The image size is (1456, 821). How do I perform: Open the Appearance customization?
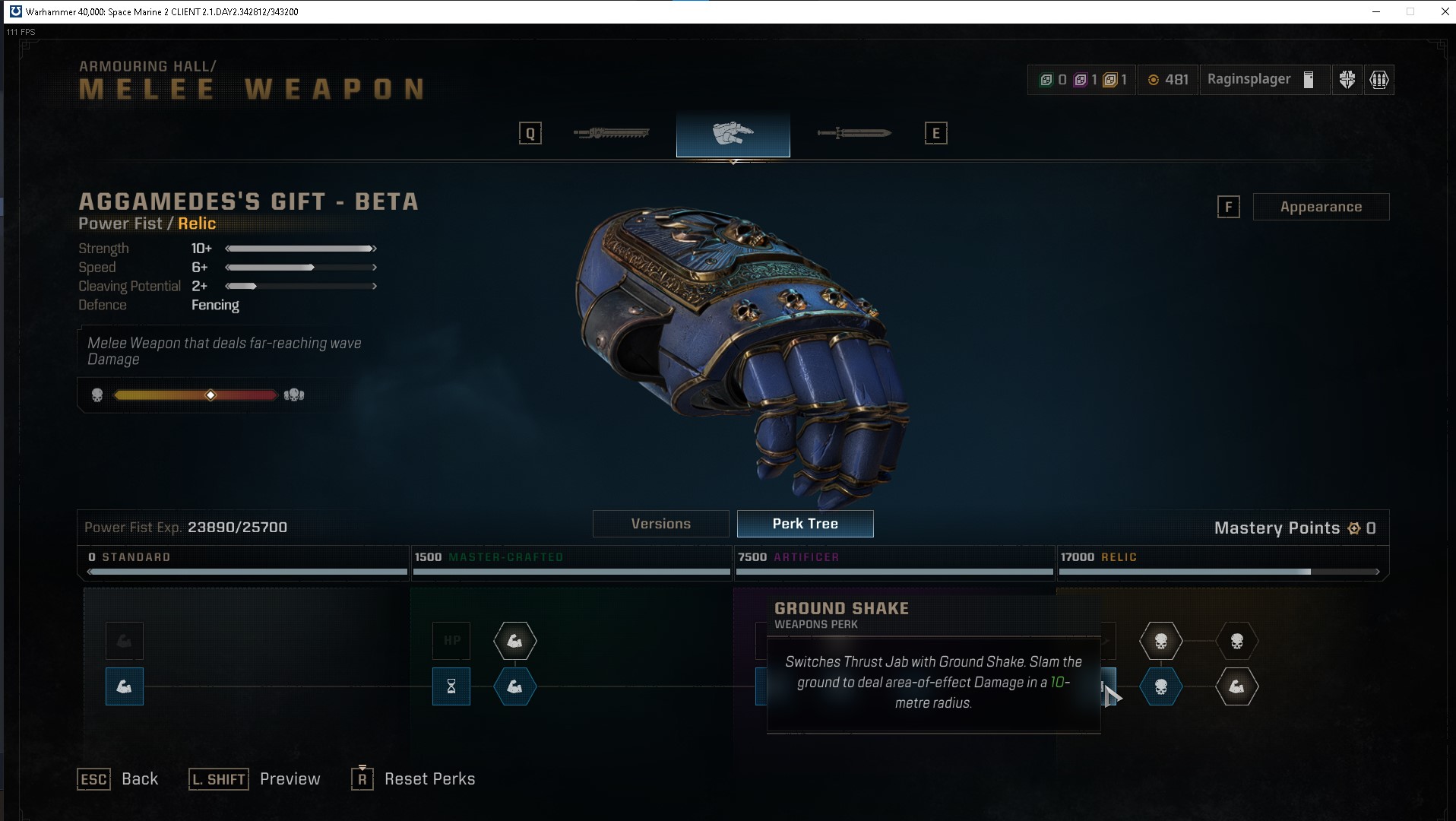(x=1320, y=207)
